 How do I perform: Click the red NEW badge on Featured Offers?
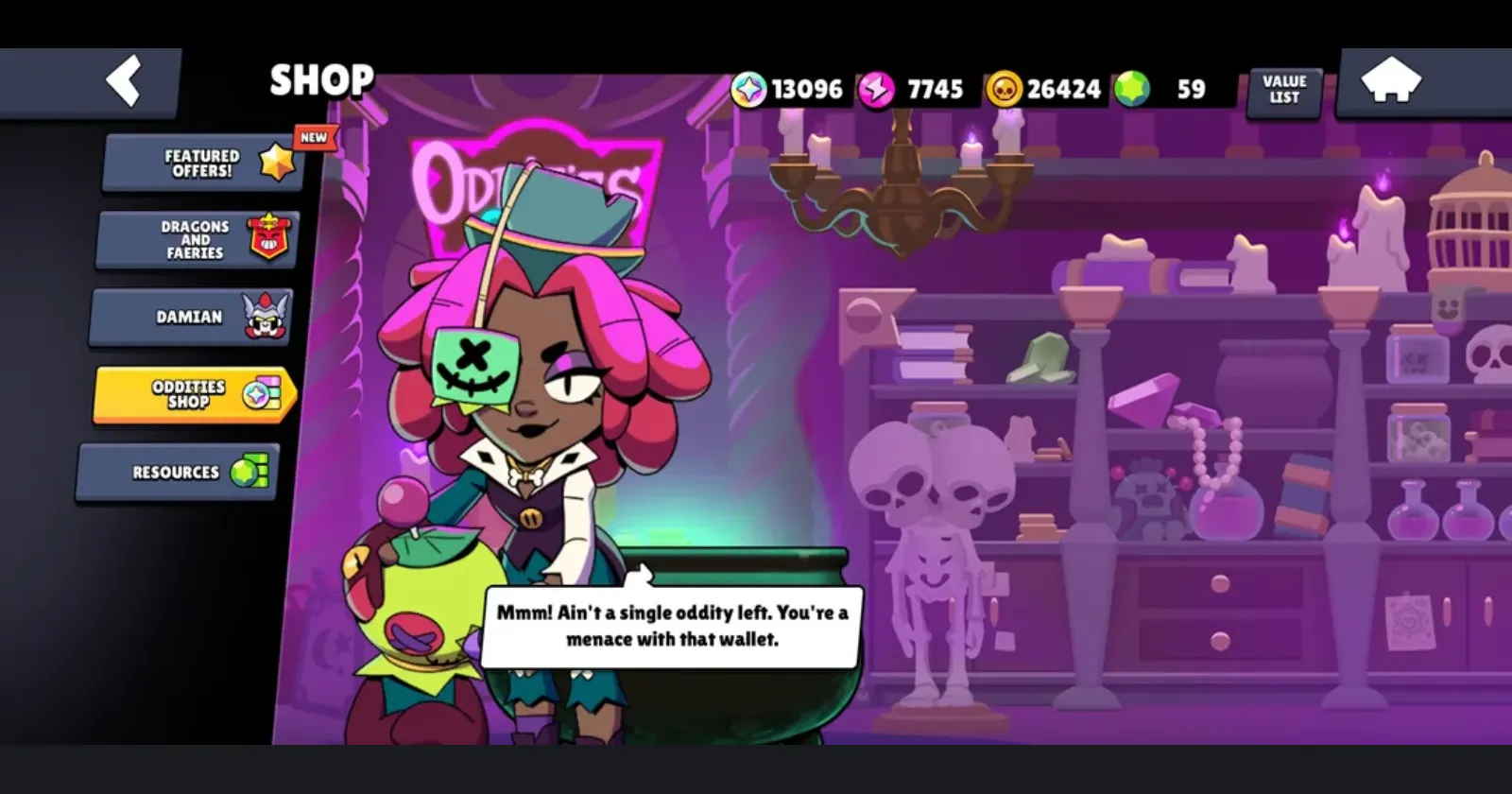pyautogui.click(x=313, y=135)
